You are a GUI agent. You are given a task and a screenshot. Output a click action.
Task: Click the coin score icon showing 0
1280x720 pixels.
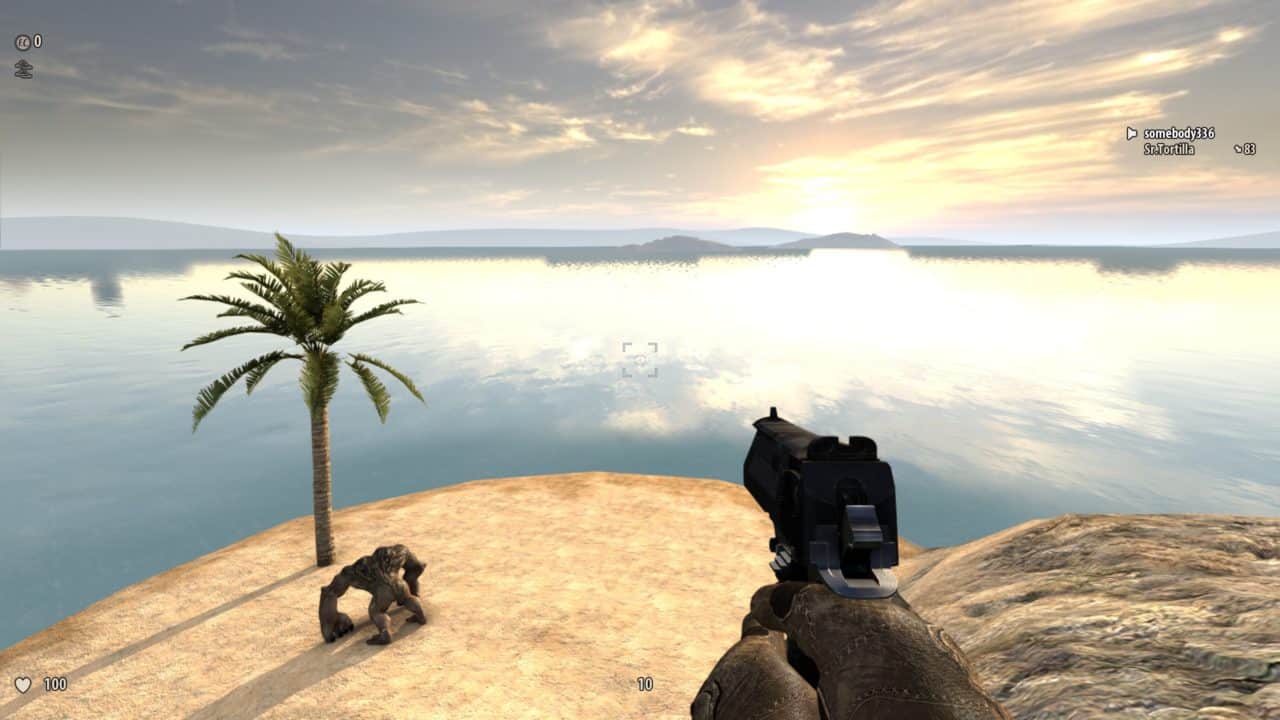pos(23,42)
